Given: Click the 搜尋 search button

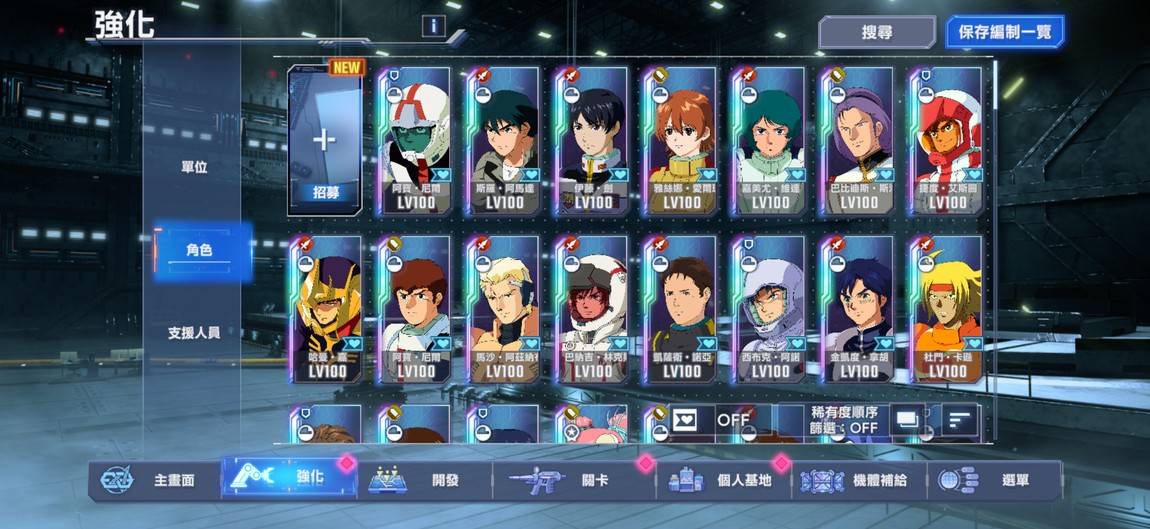Looking at the screenshot, I should (877, 32).
